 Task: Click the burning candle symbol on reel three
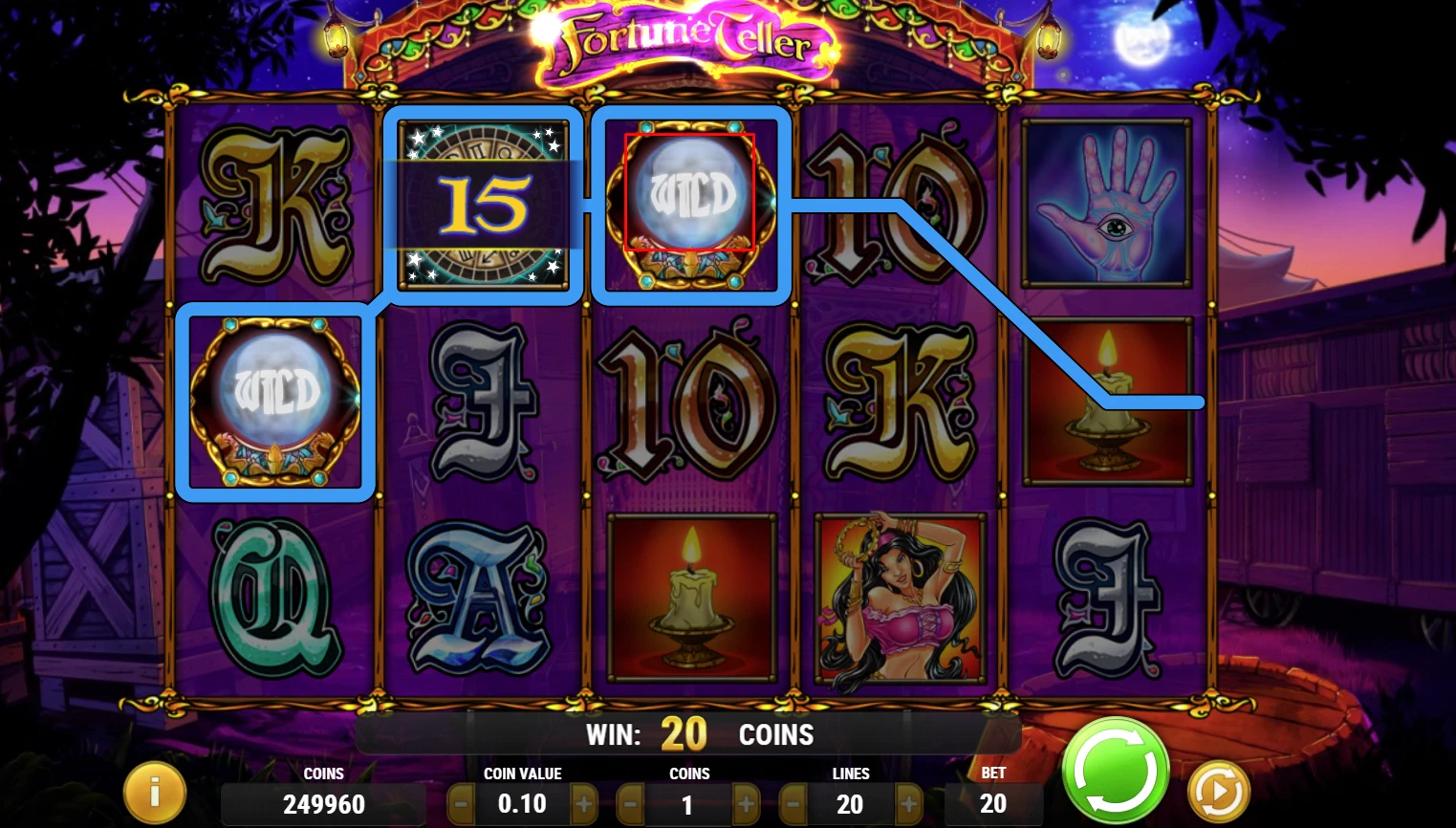691,598
